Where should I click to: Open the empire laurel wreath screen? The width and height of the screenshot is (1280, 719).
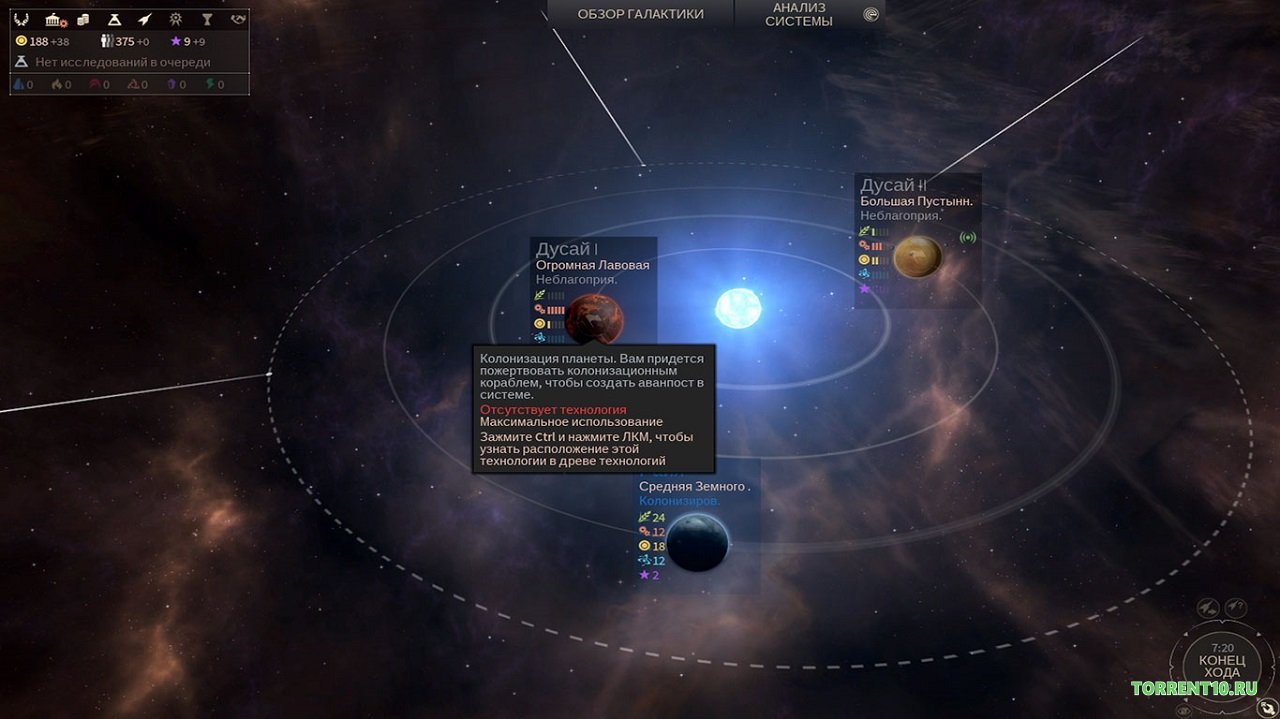click(x=21, y=19)
